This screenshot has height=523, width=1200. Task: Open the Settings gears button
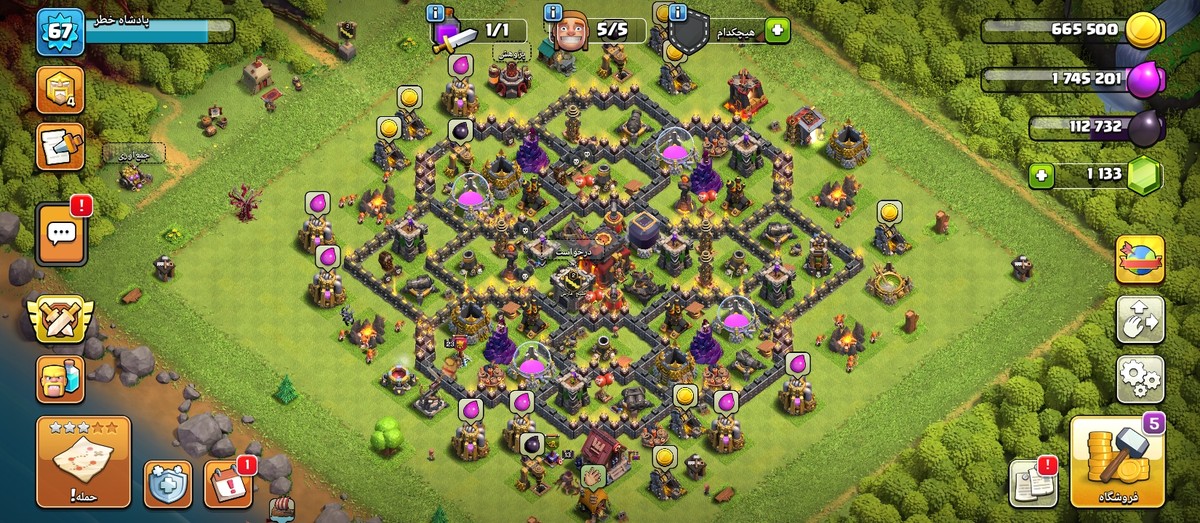point(1140,379)
